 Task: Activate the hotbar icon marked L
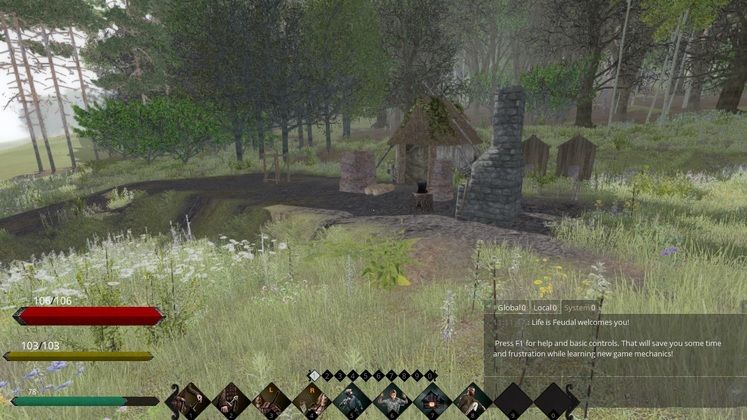(271, 401)
